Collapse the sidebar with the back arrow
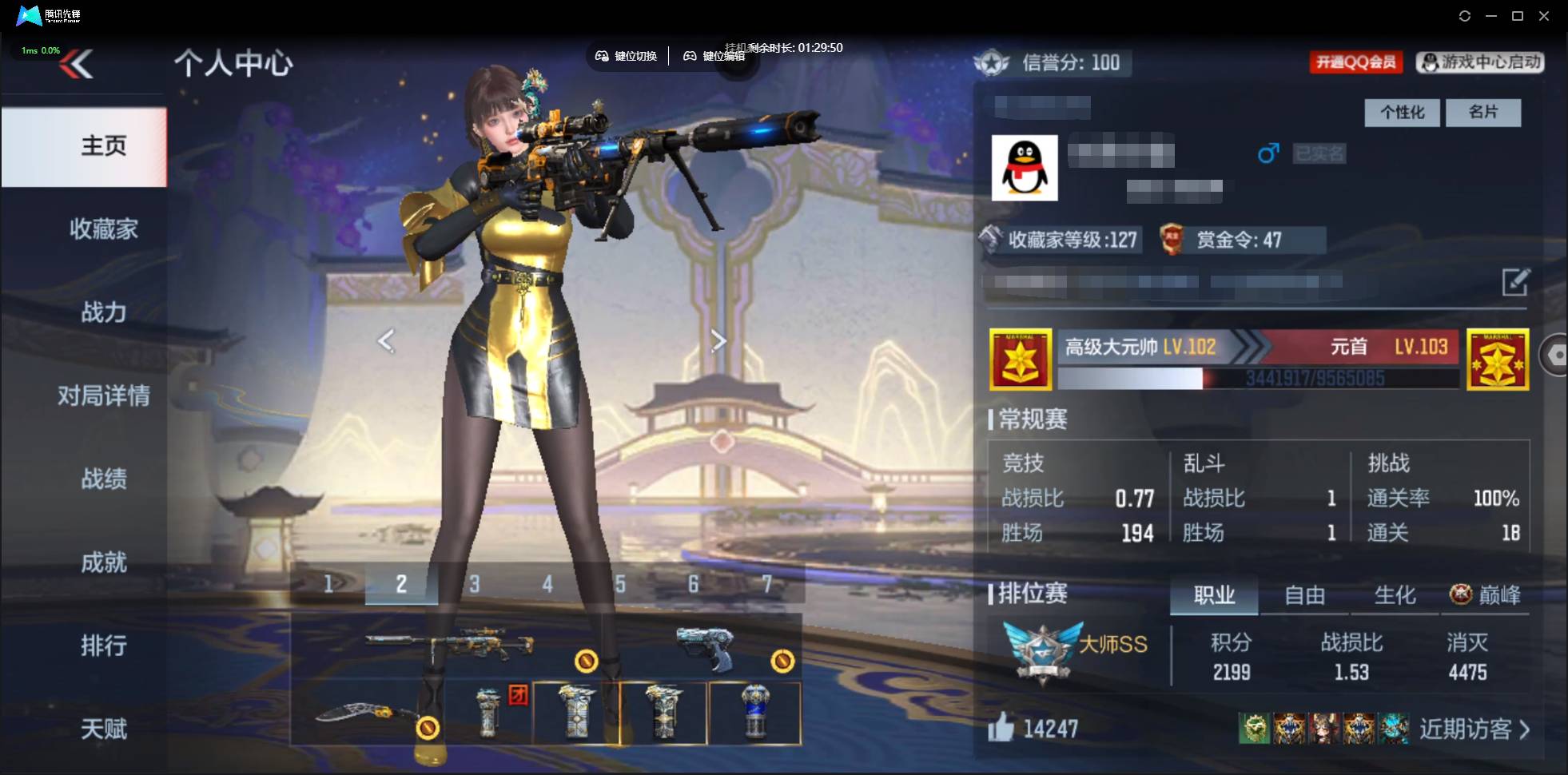The width and height of the screenshot is (1568, 775). 77,63
